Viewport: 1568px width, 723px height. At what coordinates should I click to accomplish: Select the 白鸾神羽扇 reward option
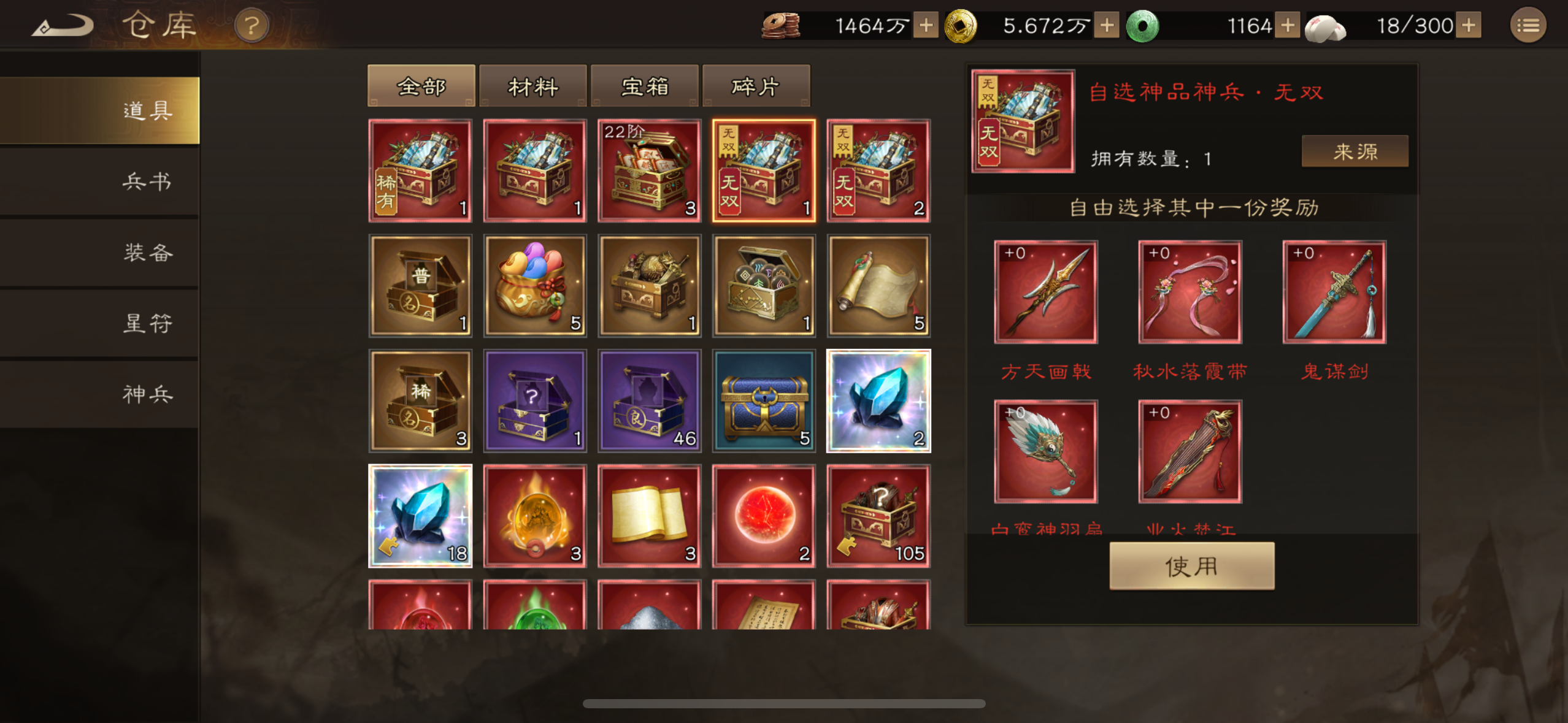click(x=1046, y=452)
